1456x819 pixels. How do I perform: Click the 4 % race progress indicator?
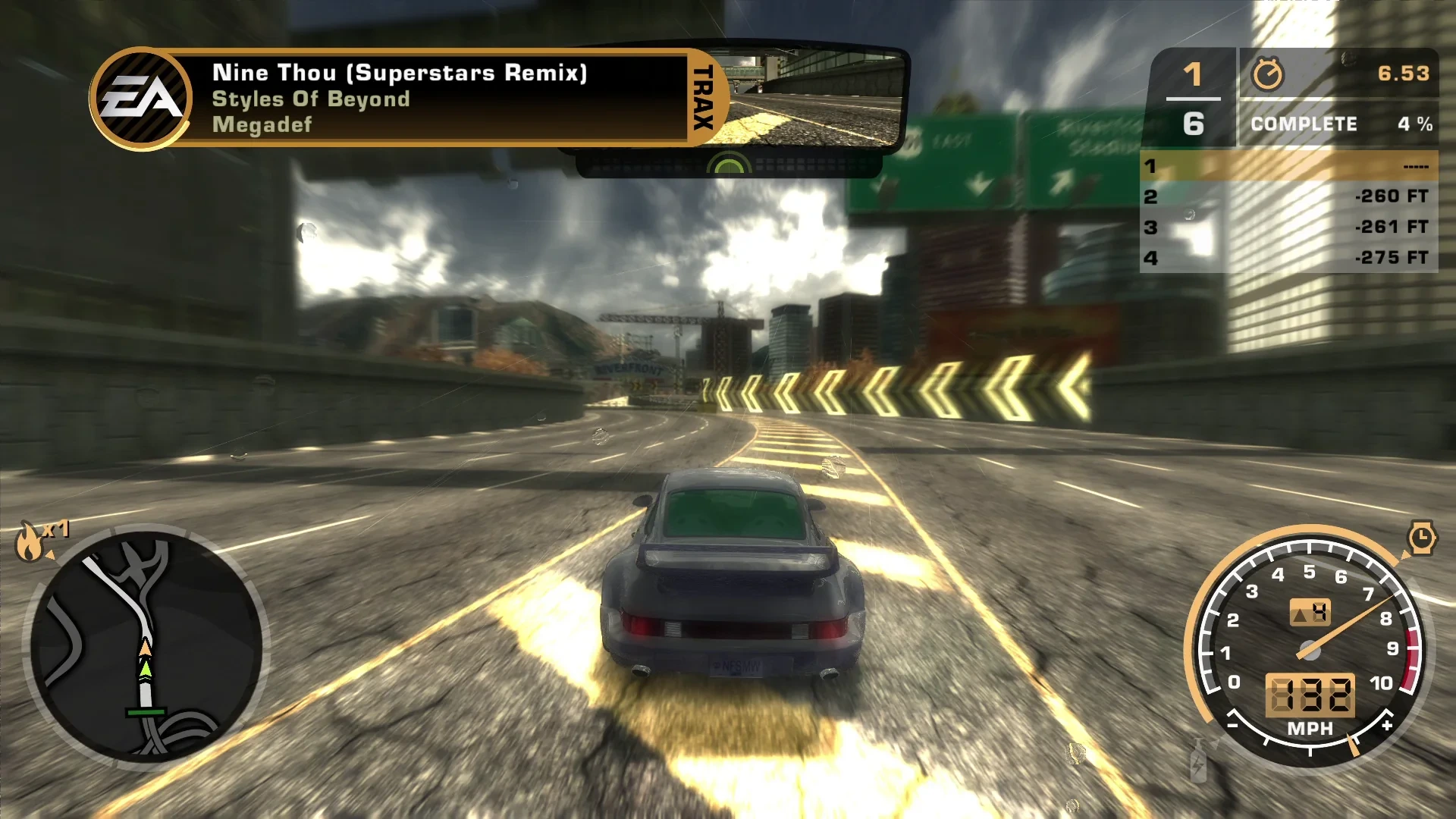pos(1415,124)
